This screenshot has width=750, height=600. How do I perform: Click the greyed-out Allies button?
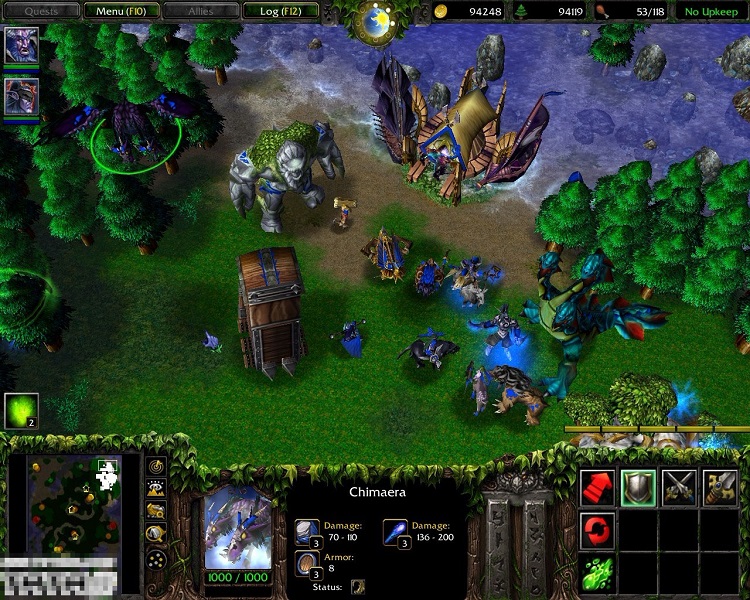tap(199, 11)
